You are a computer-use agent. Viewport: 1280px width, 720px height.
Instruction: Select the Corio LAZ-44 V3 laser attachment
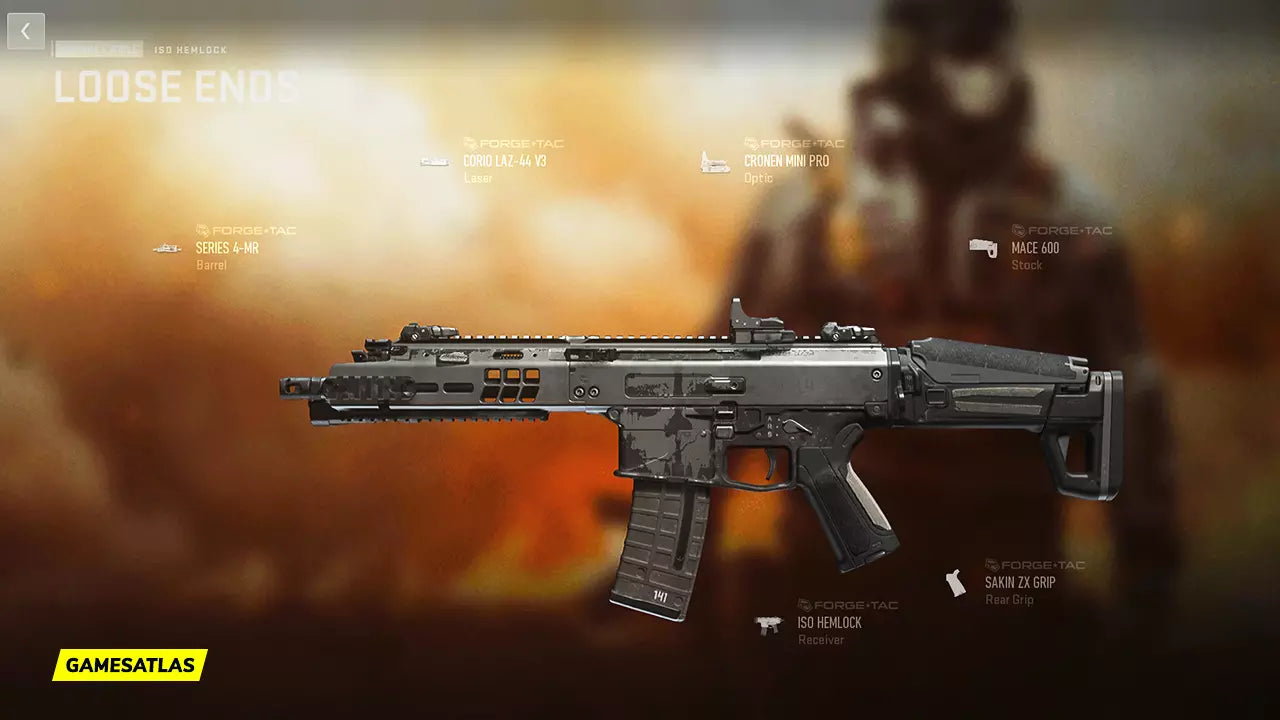pyautogui.click(x=504, y=161)
